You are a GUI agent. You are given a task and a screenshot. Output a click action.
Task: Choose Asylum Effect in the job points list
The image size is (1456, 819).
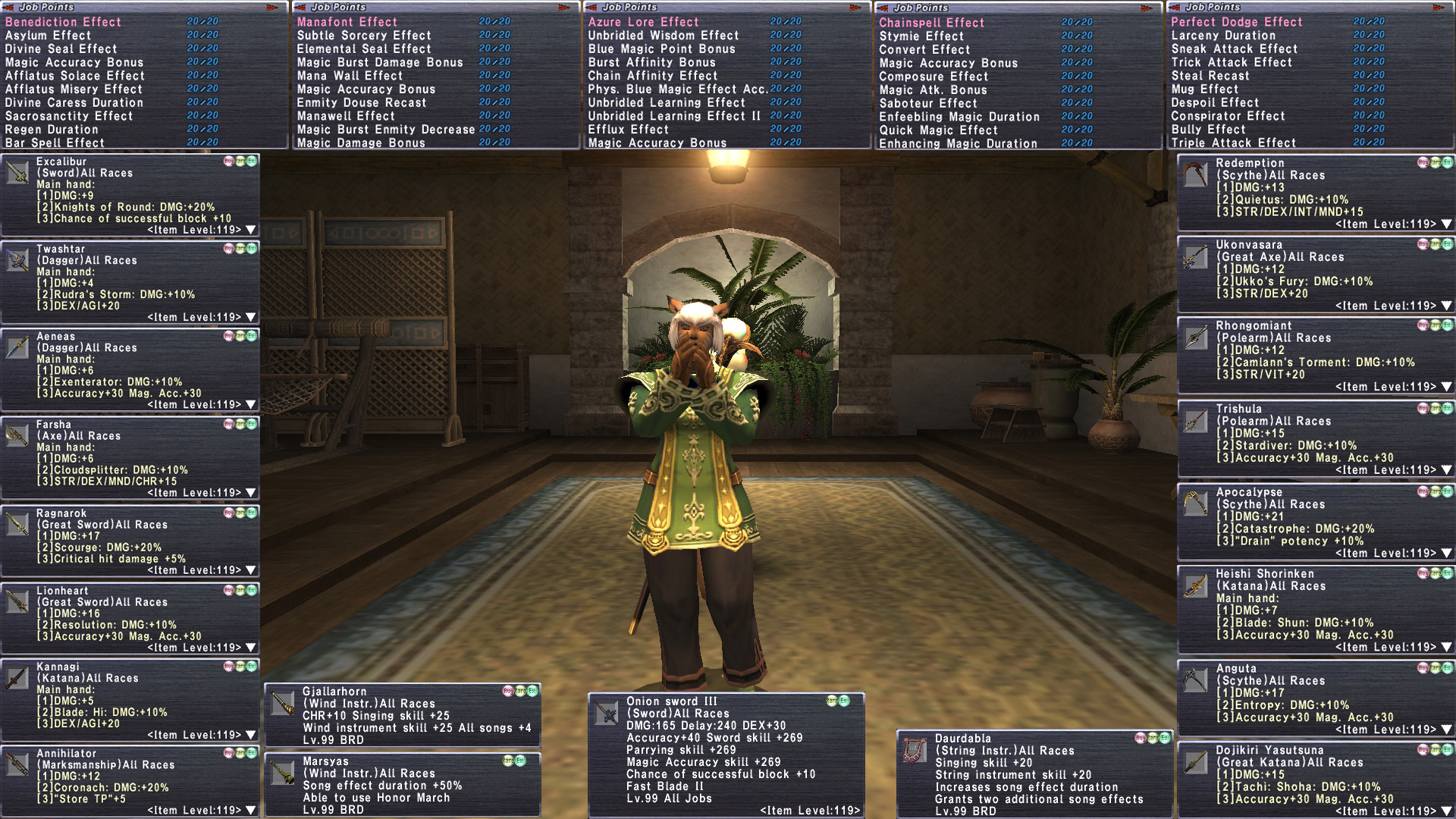[x=48, y=36]
